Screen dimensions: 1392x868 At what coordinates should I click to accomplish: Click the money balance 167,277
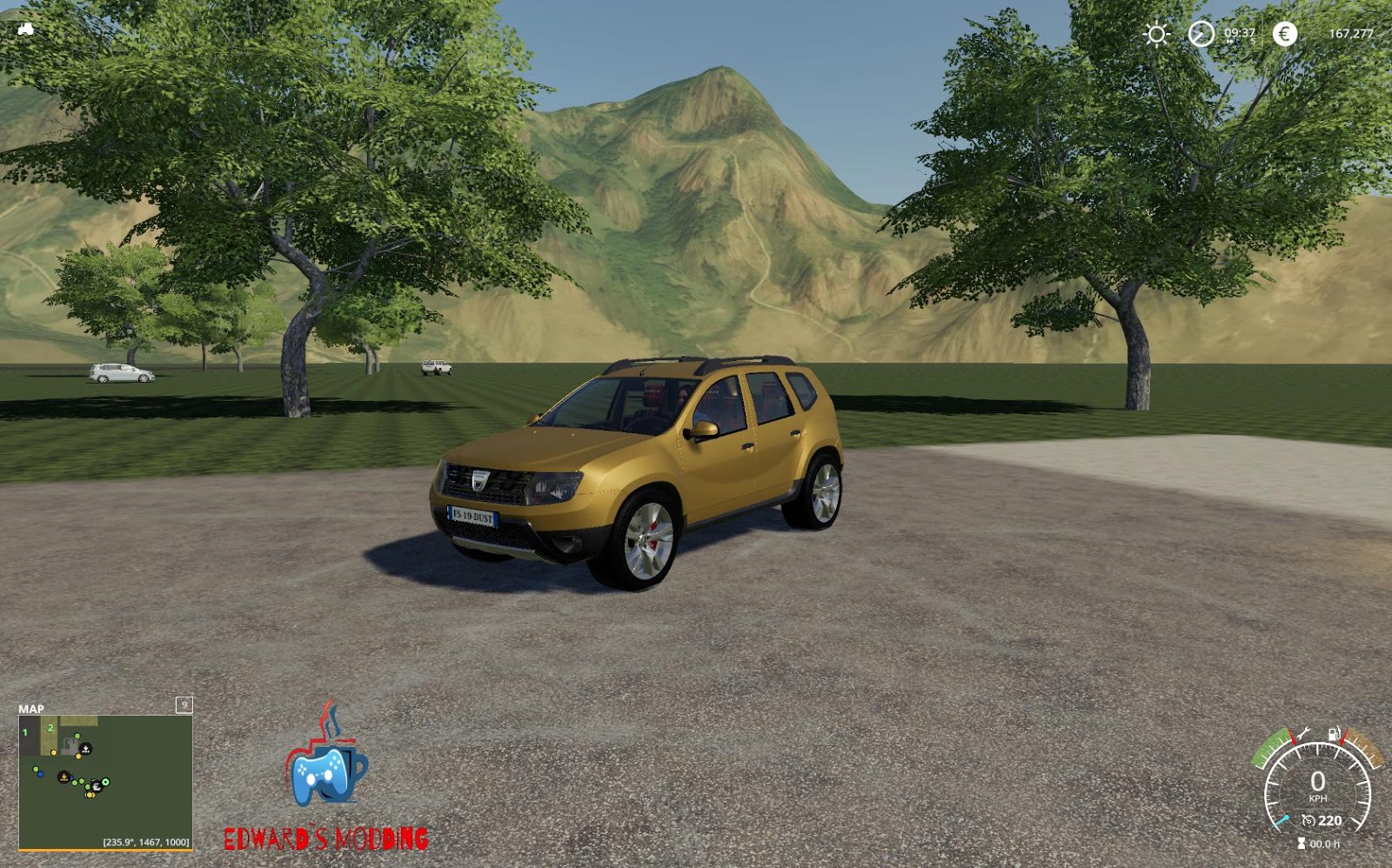(1351, 33)
